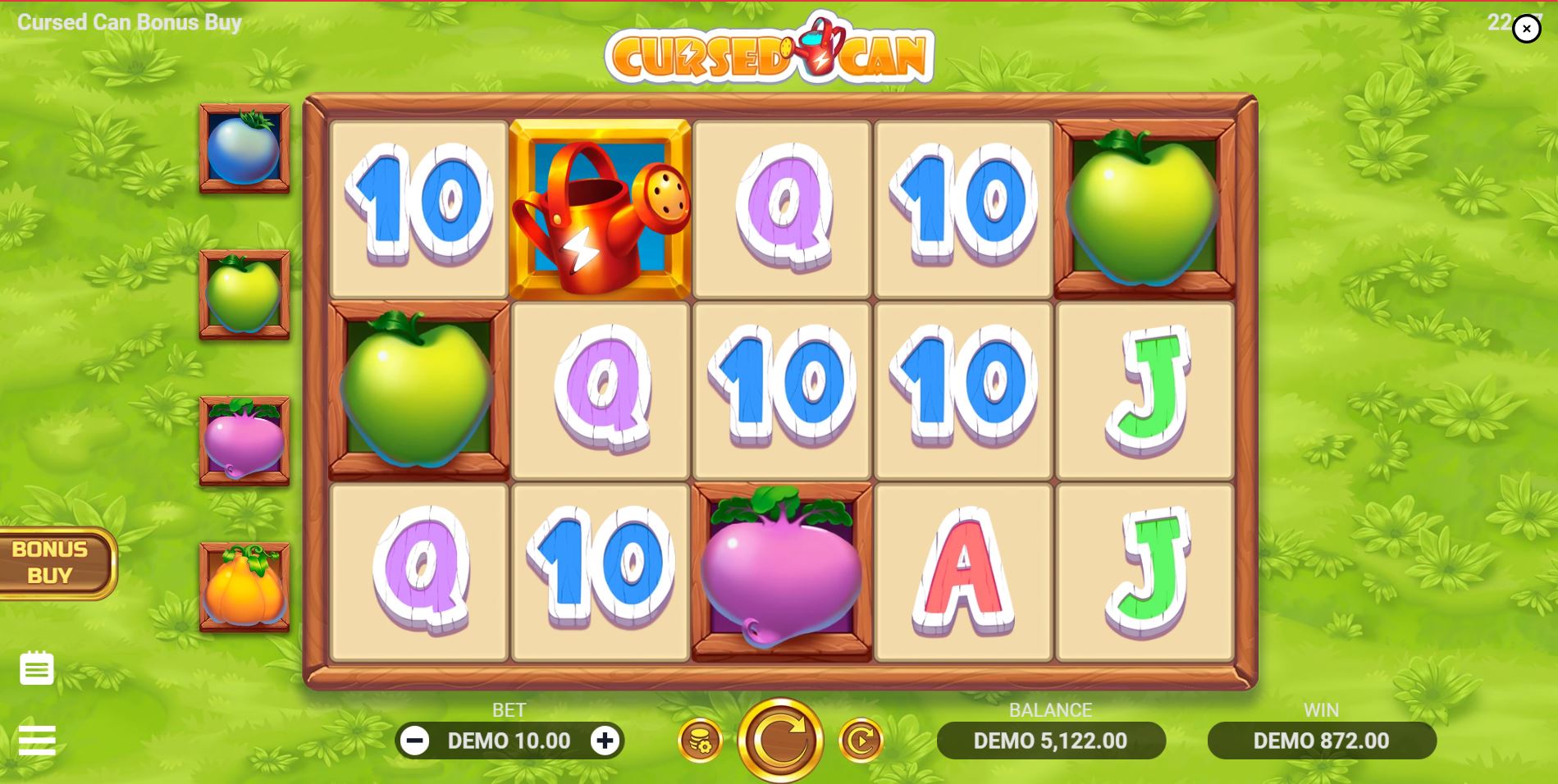Click the DEMO 10.00 bet amount field
Image resolution: width=1558 pixels, height=784 pixels.
pyautogui.click(x=509, y=741)
